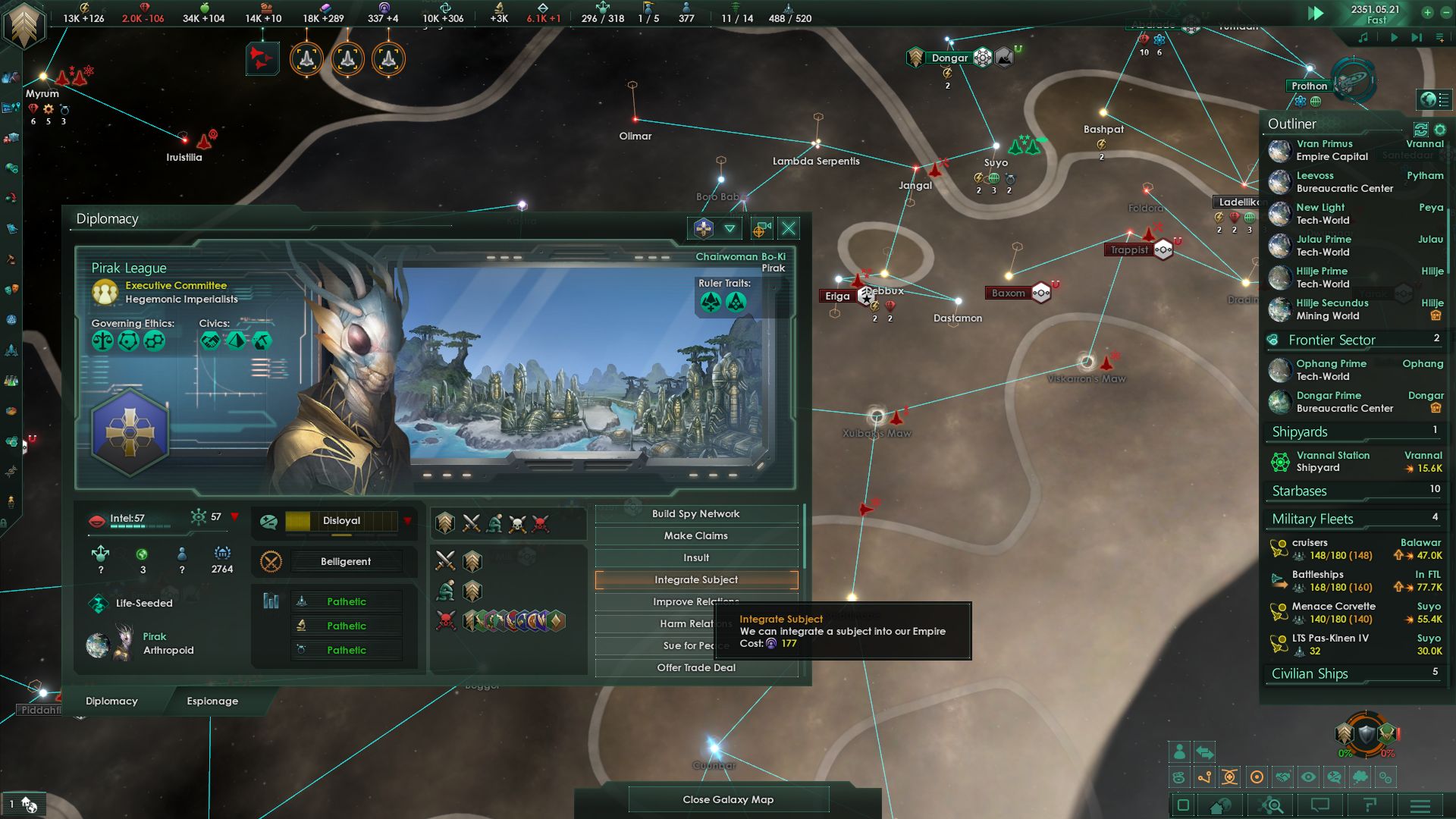Select Integrate Subject diplomatic action
1456x819 pixels.
point(696,580)
